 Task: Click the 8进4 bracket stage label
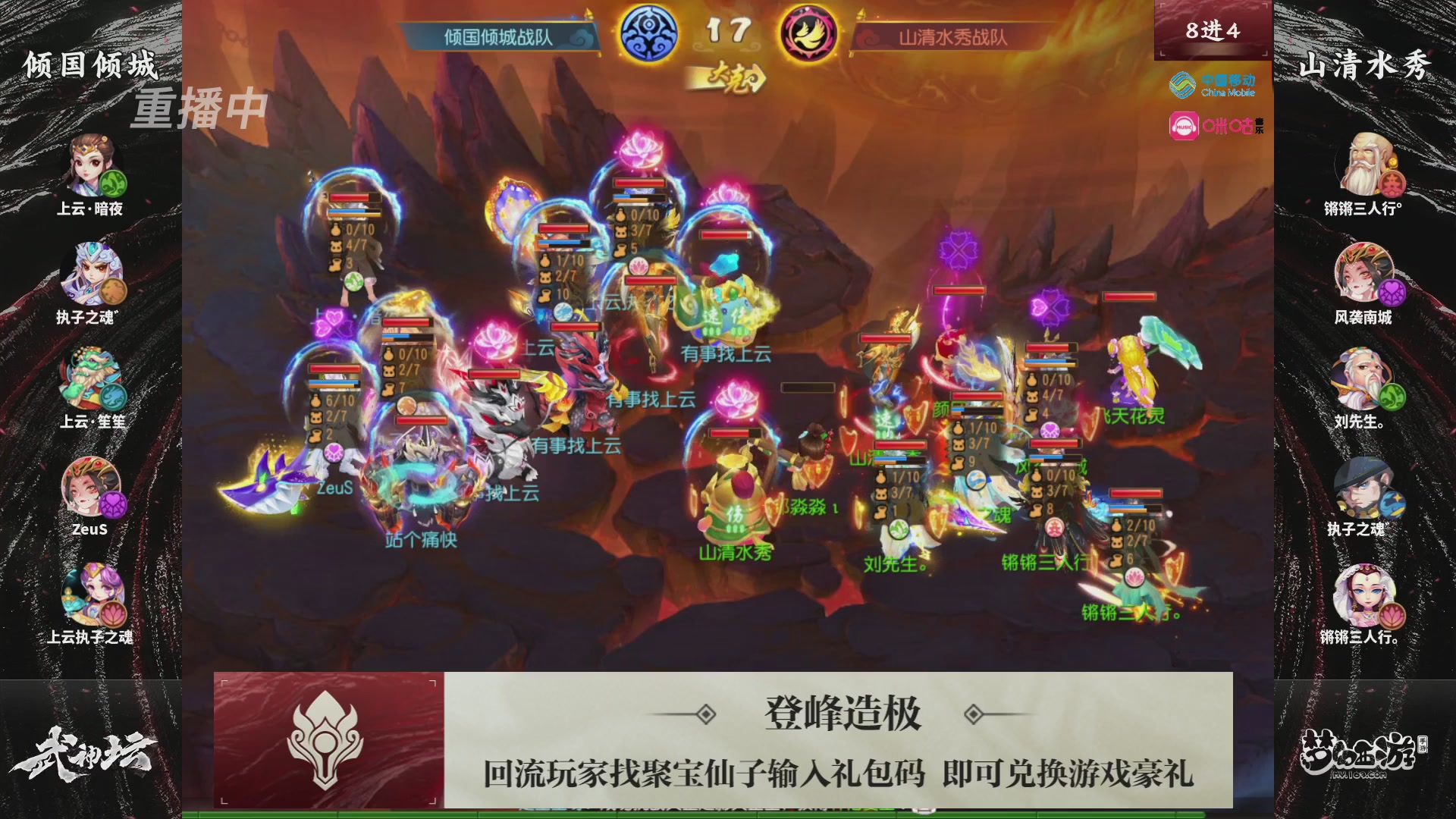click(1213, 29)
